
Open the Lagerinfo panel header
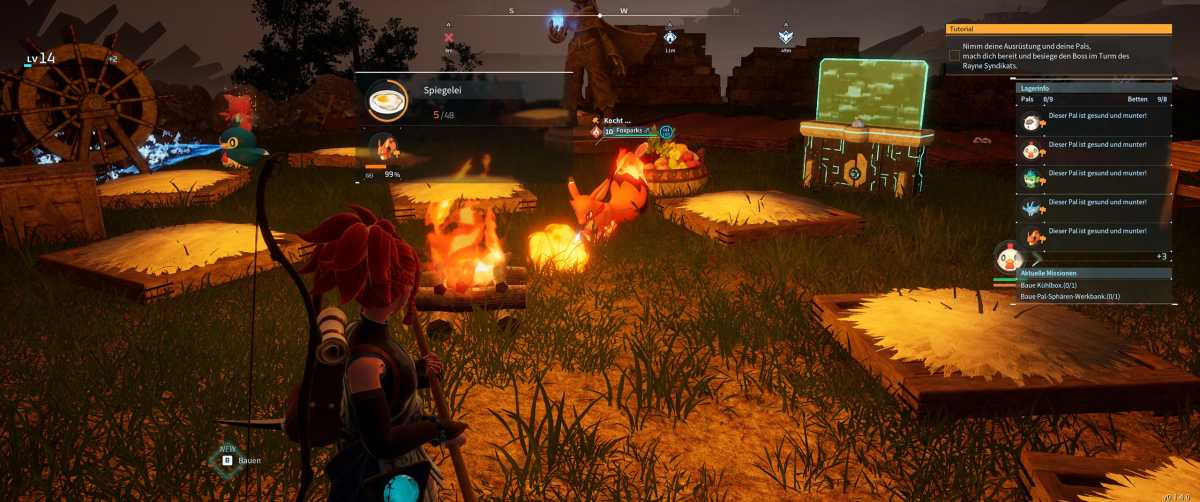click(x=1094, y=87)
